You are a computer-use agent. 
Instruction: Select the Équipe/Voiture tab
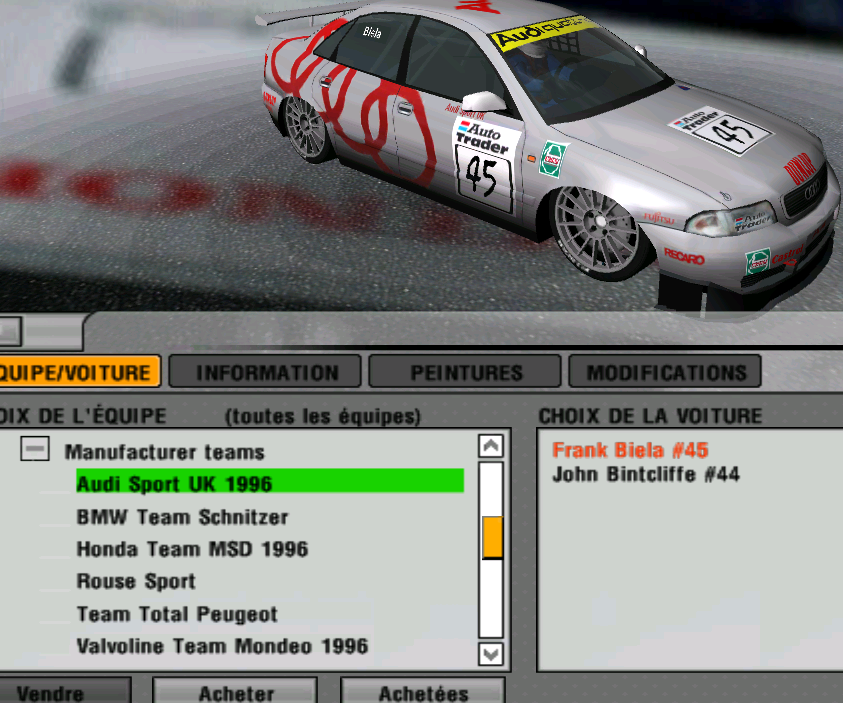coord(78,373)
